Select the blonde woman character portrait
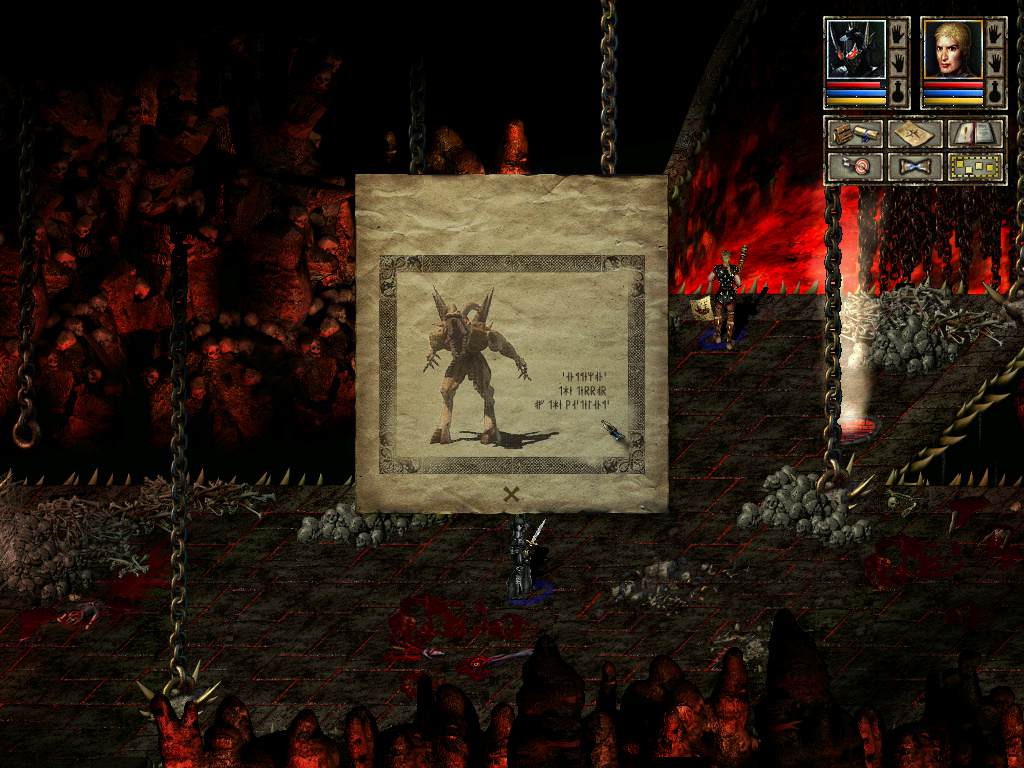This screenshot has height=768, width=1024. point(951,50)
